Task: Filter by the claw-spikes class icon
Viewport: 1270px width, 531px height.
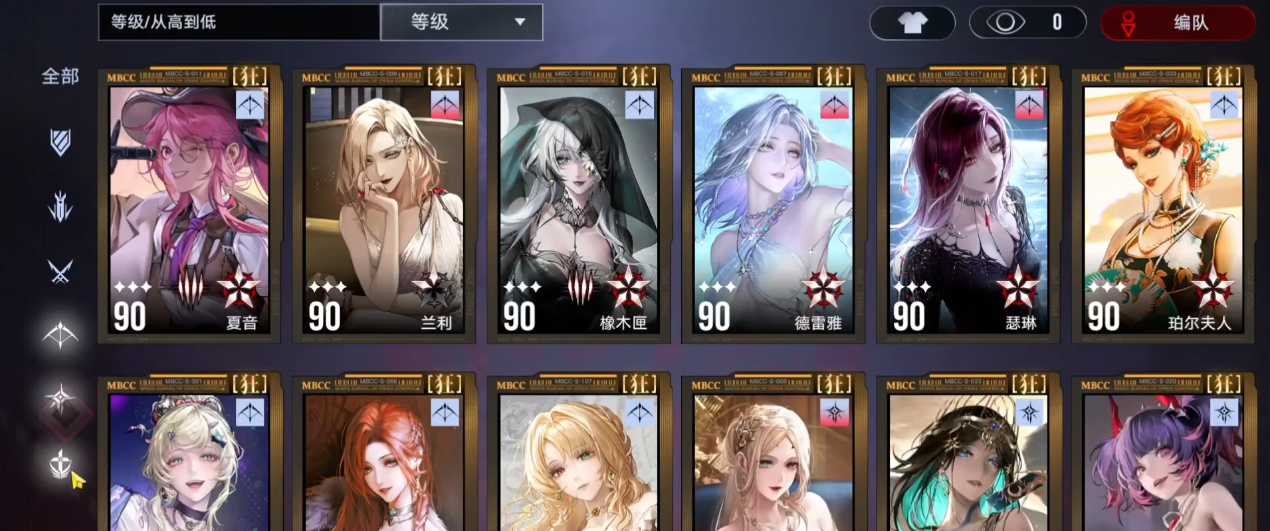Action: point(60,207)
